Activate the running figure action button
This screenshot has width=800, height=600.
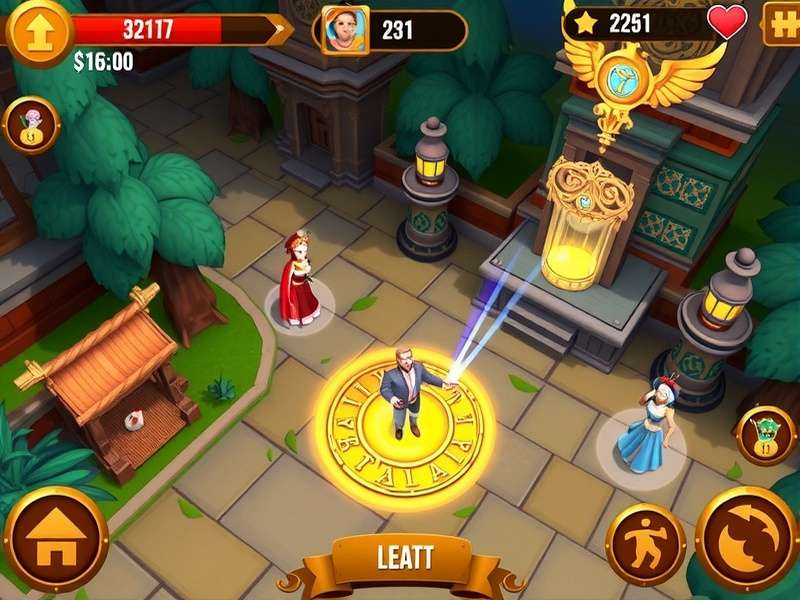point(645,543)
